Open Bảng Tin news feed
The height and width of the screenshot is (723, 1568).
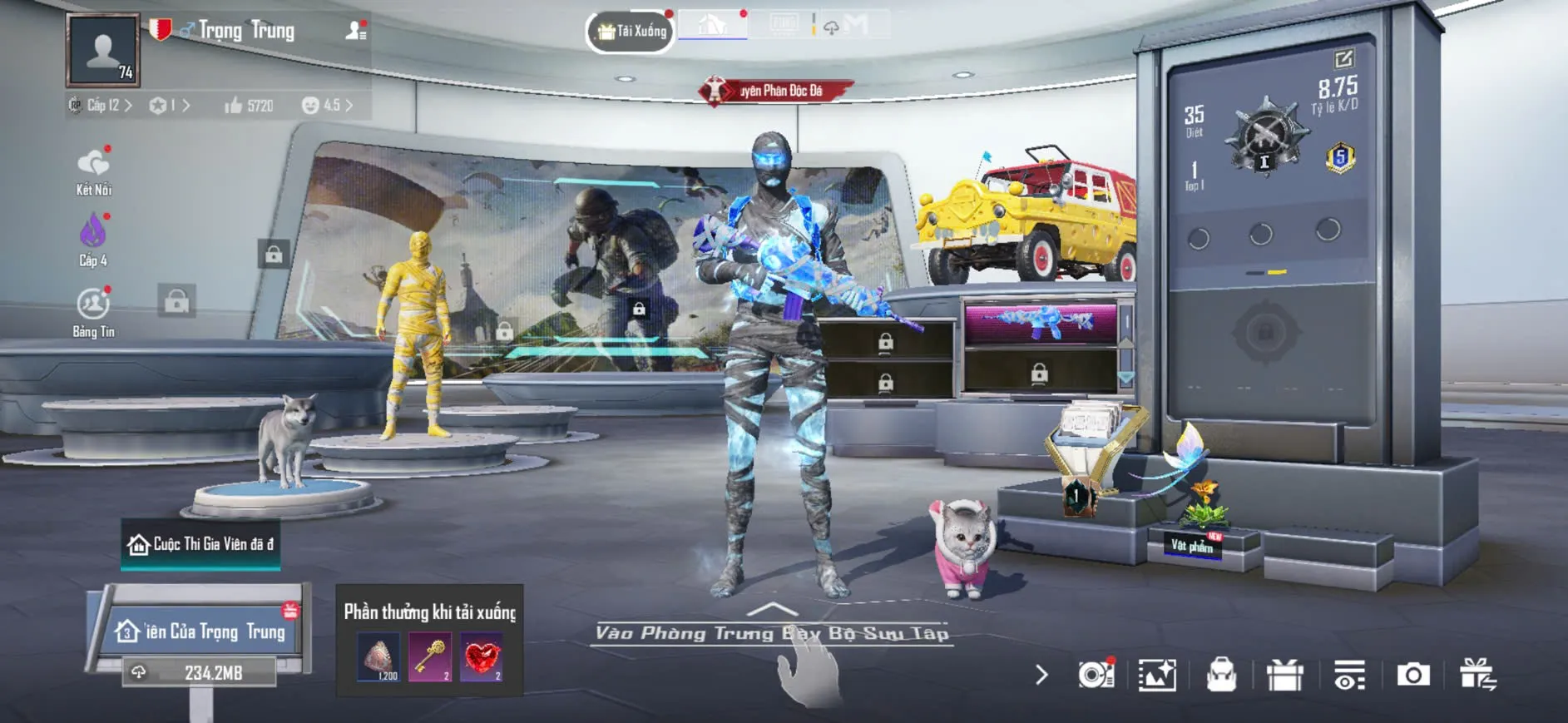93,311
